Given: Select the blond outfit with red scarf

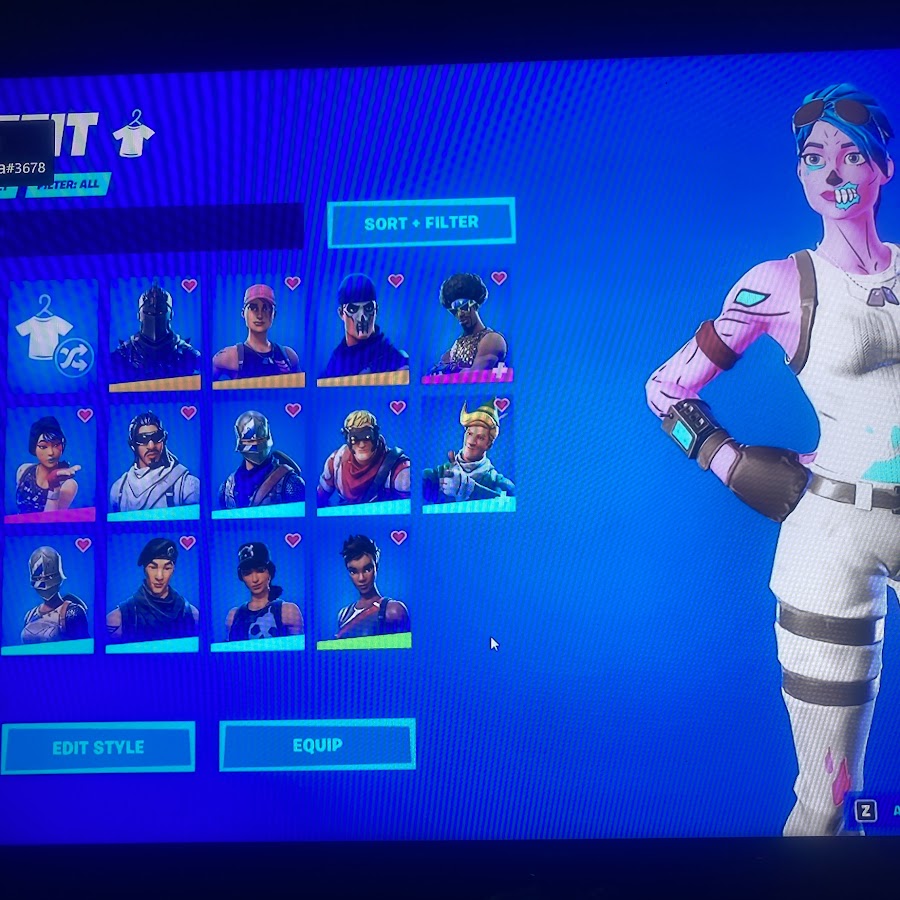Looking at the screenshot, I should [363, 459].
